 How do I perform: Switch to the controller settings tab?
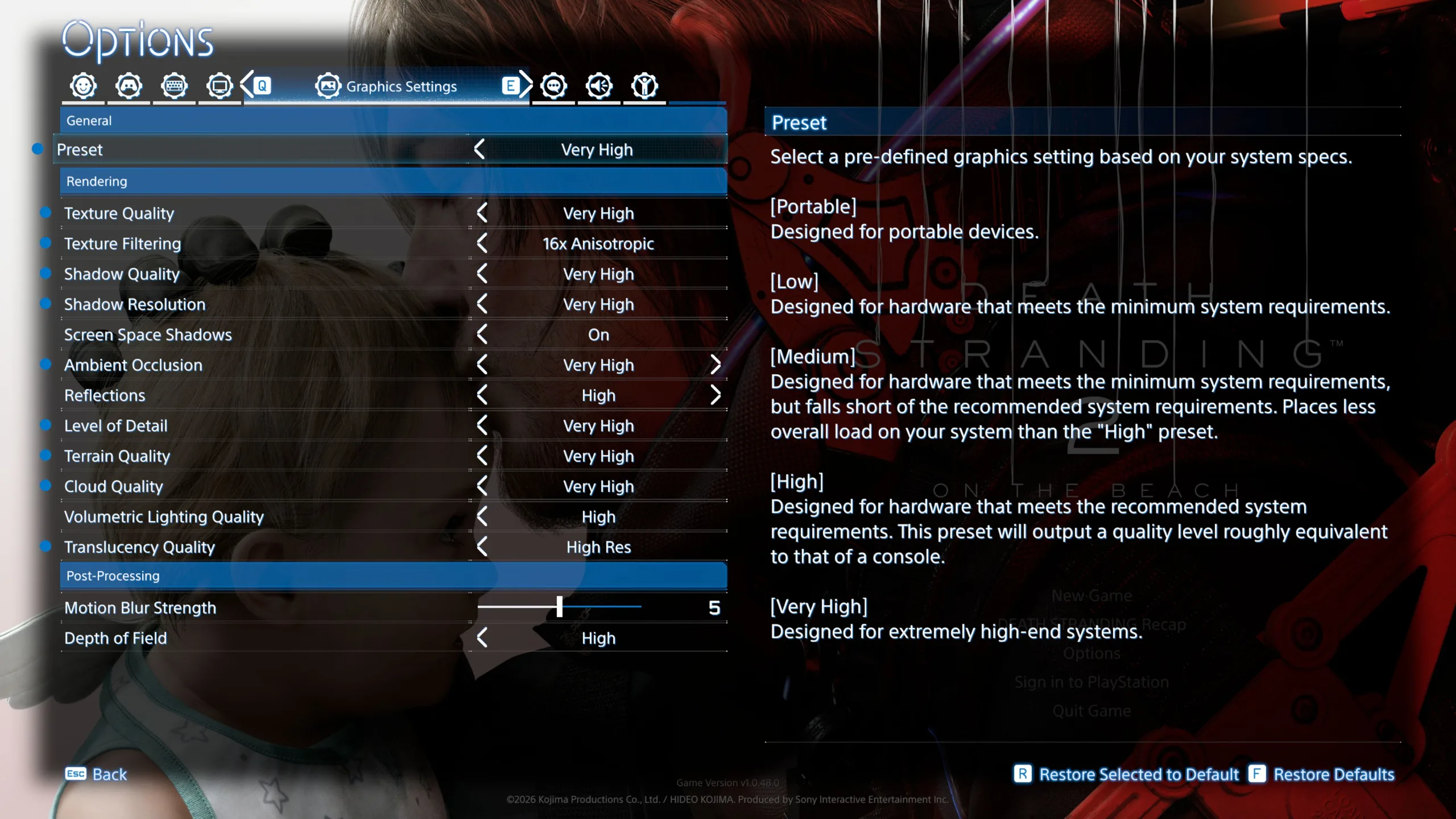click(x=129, y=86)
